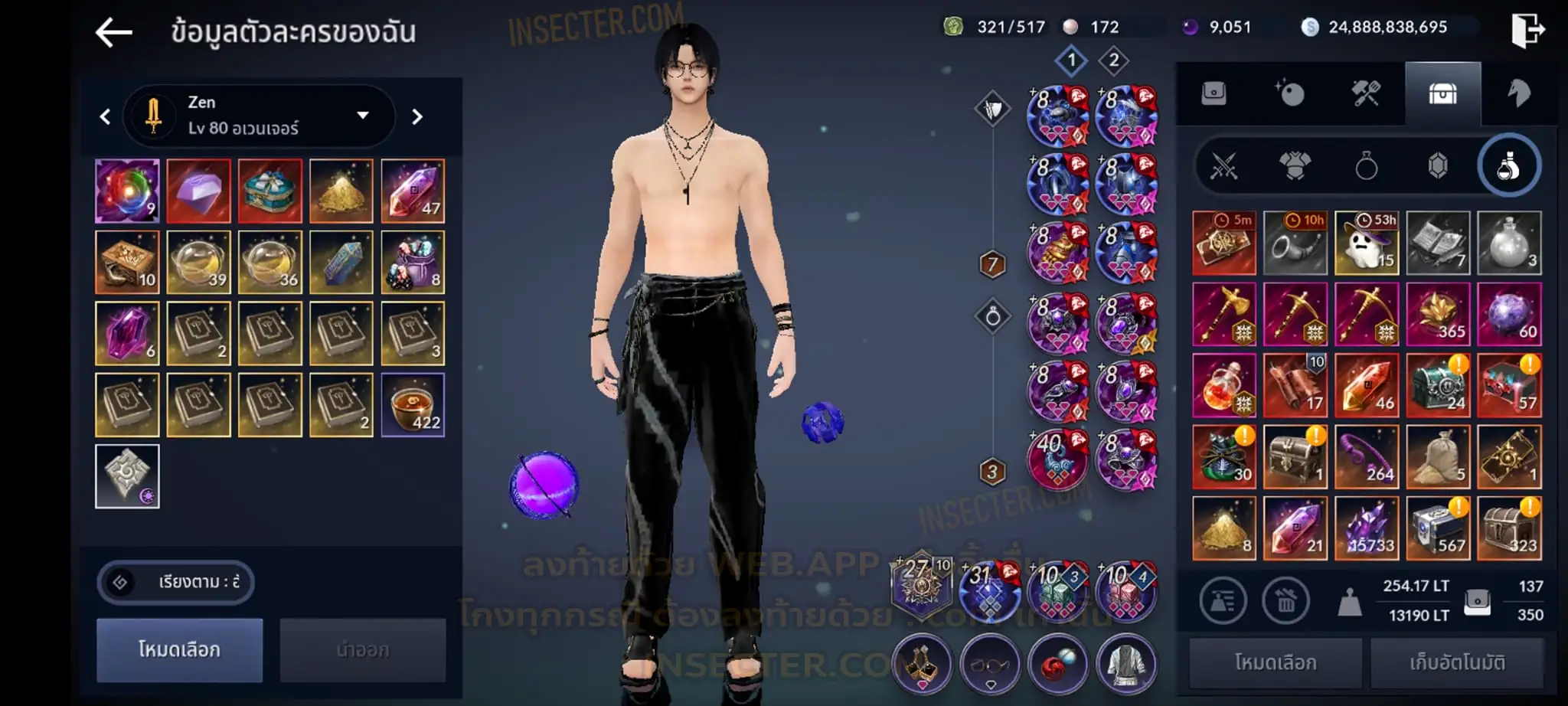Screen dimensions: 1568x706
Task: Go back with the arrow button
Action: 114,32
